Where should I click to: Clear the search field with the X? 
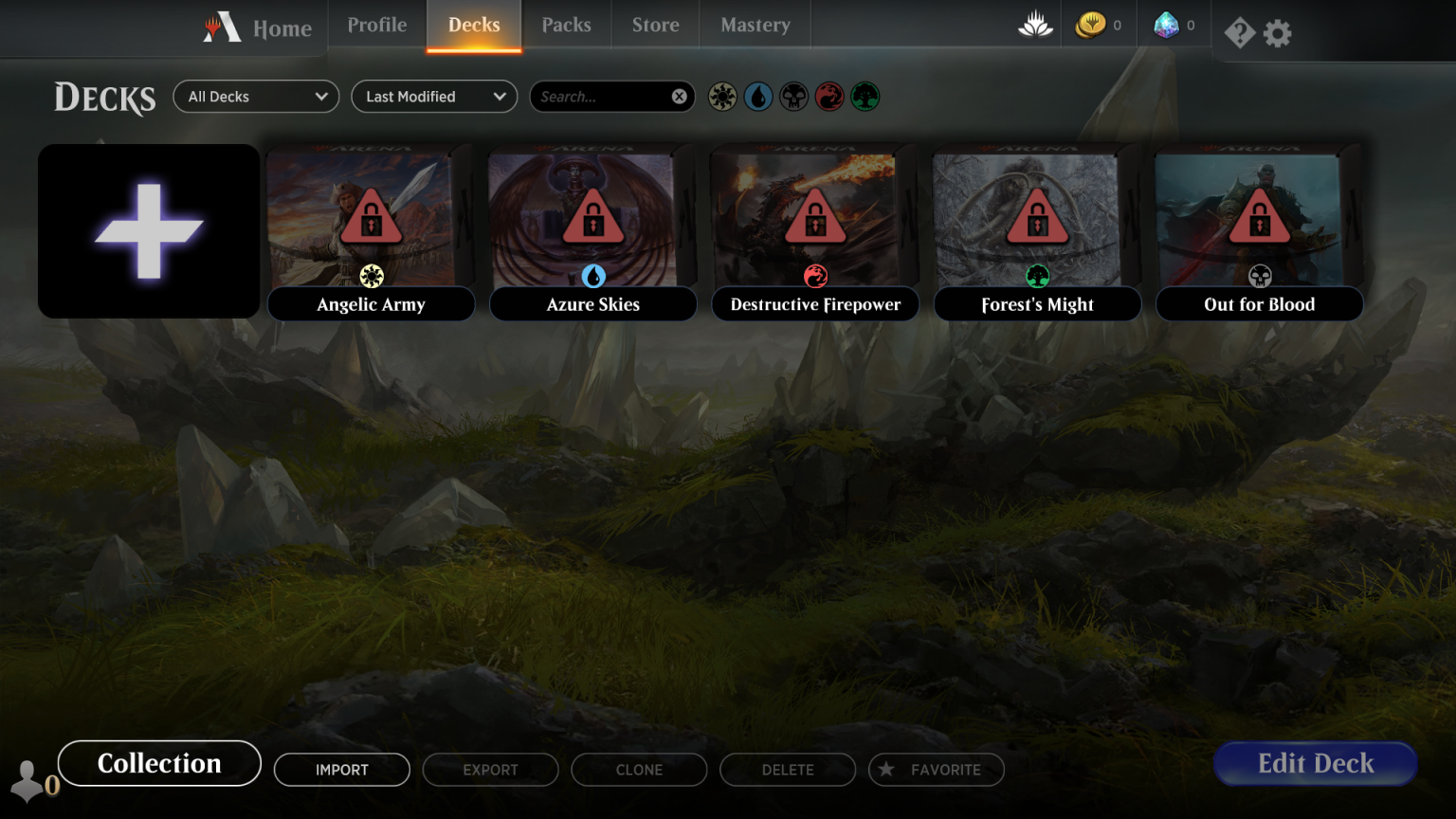[679, 96]
